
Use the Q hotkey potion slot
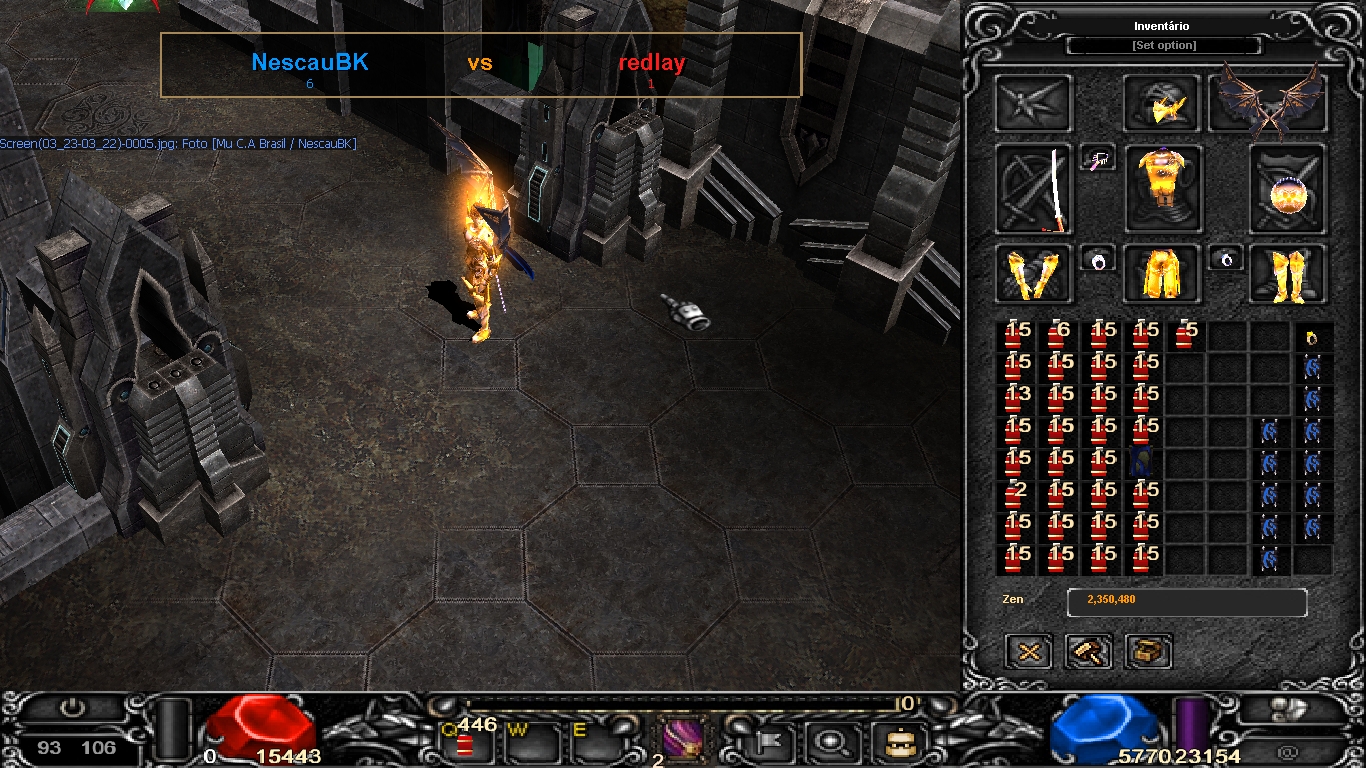[x=466, y=743]
